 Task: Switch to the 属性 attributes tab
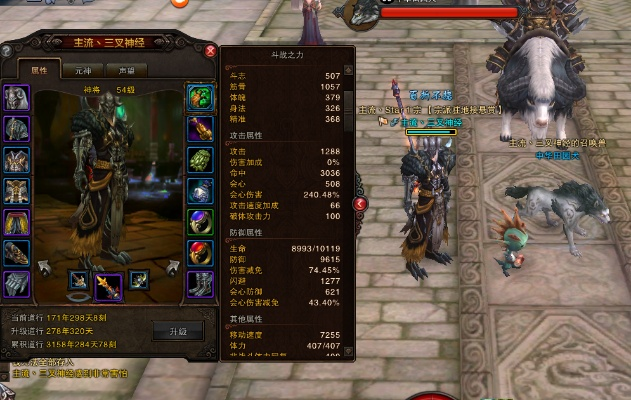(40, 71)
